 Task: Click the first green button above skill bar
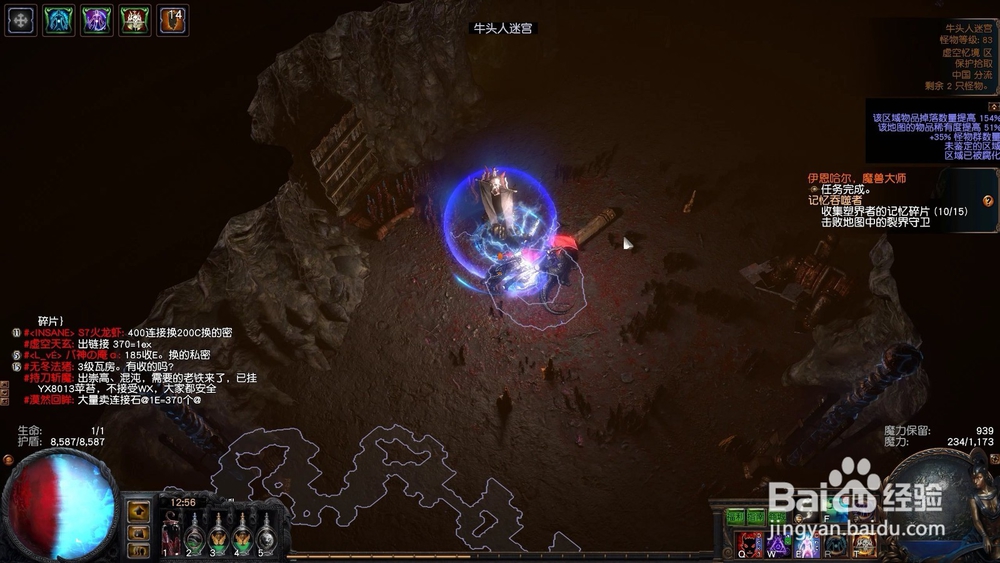(736, 517)
